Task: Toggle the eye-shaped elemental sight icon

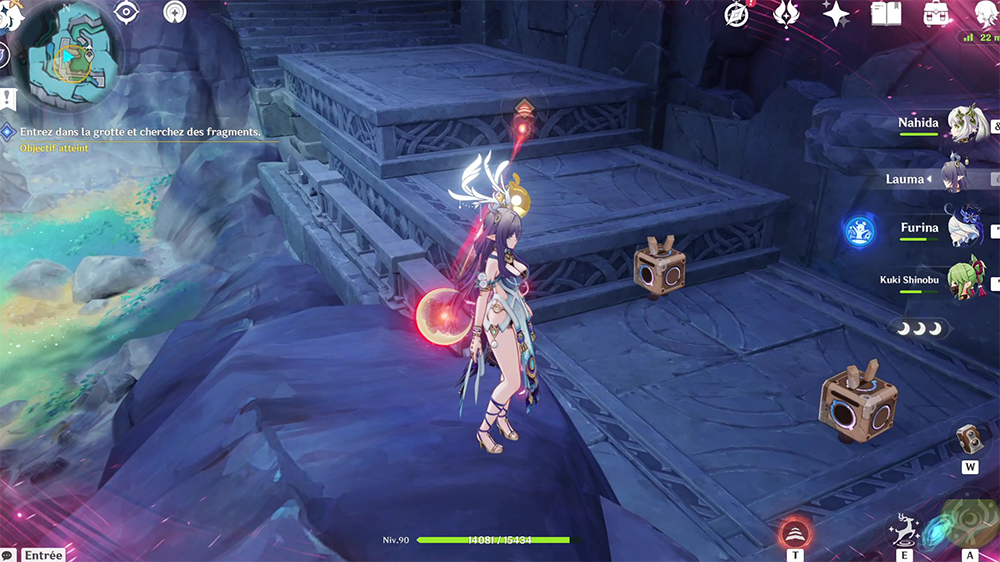Action: tap(126, 12)
